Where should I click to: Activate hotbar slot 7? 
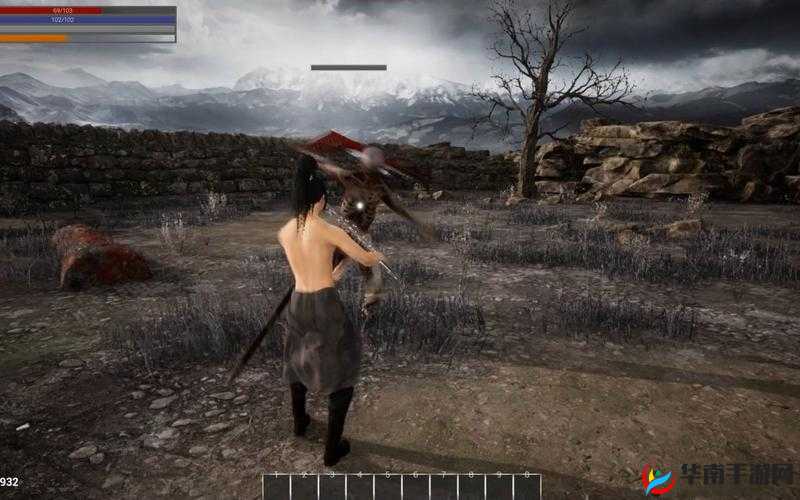pyautogui.click(x=444, y=487)
